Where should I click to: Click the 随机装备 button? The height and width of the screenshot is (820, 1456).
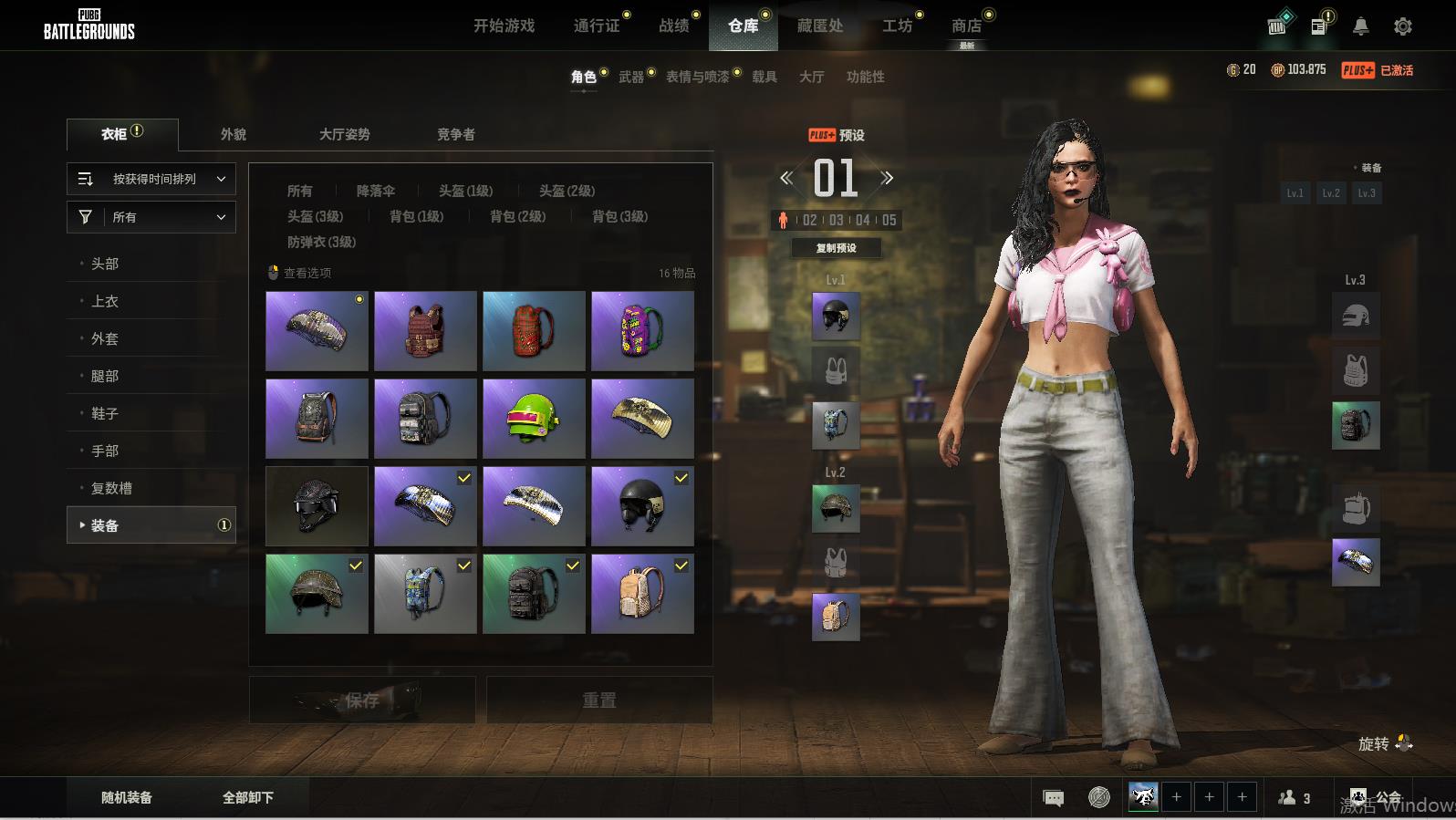[127, 797]
